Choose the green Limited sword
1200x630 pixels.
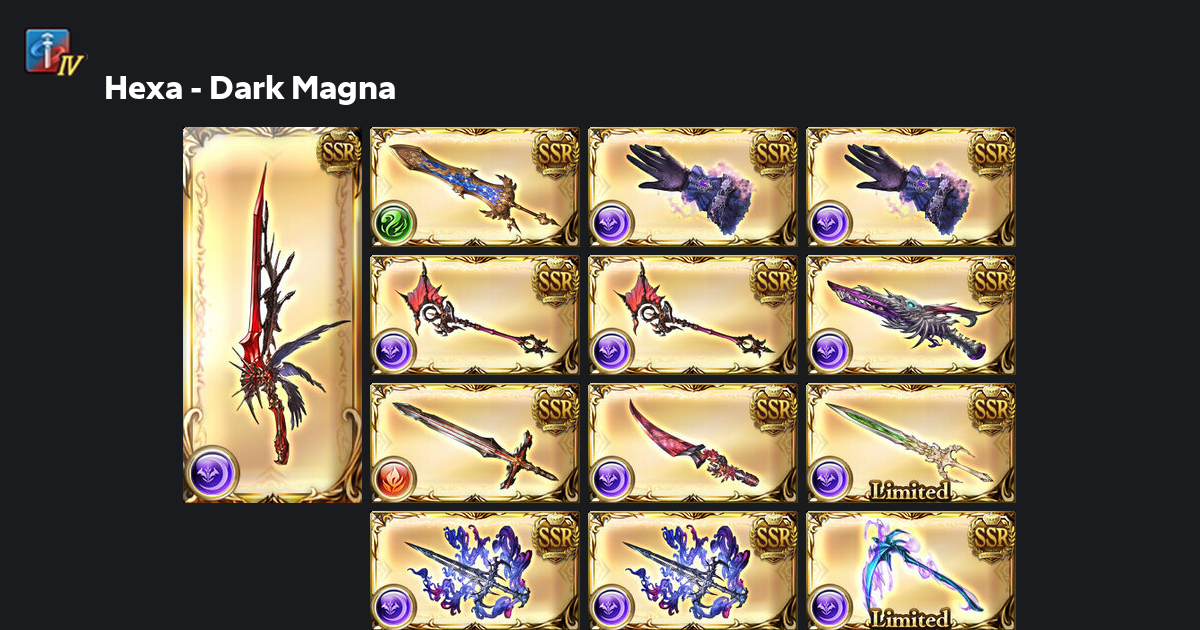[910, 443]
